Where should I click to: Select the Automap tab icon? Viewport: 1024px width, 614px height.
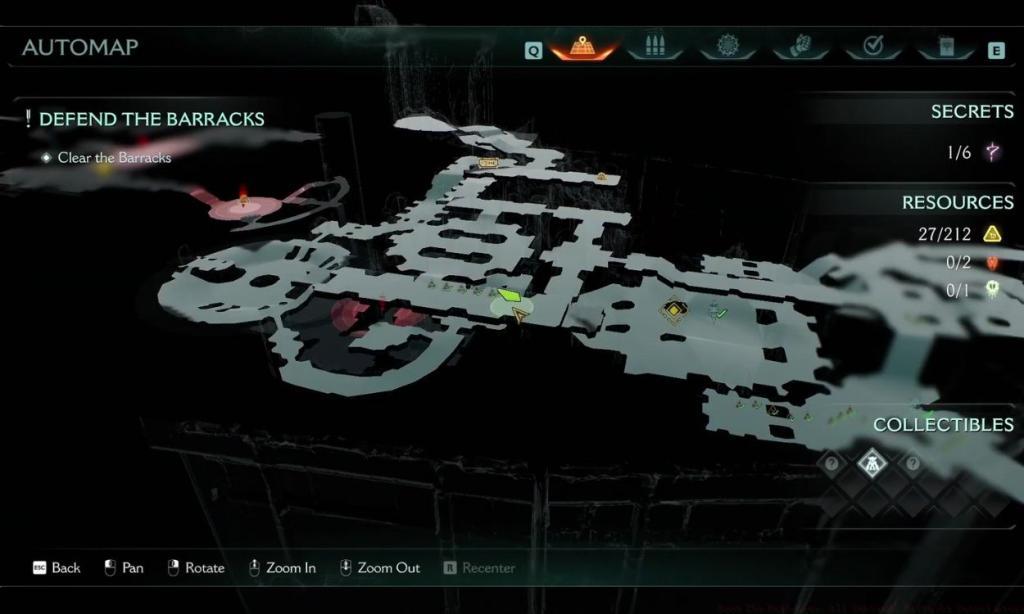[582, 47]
